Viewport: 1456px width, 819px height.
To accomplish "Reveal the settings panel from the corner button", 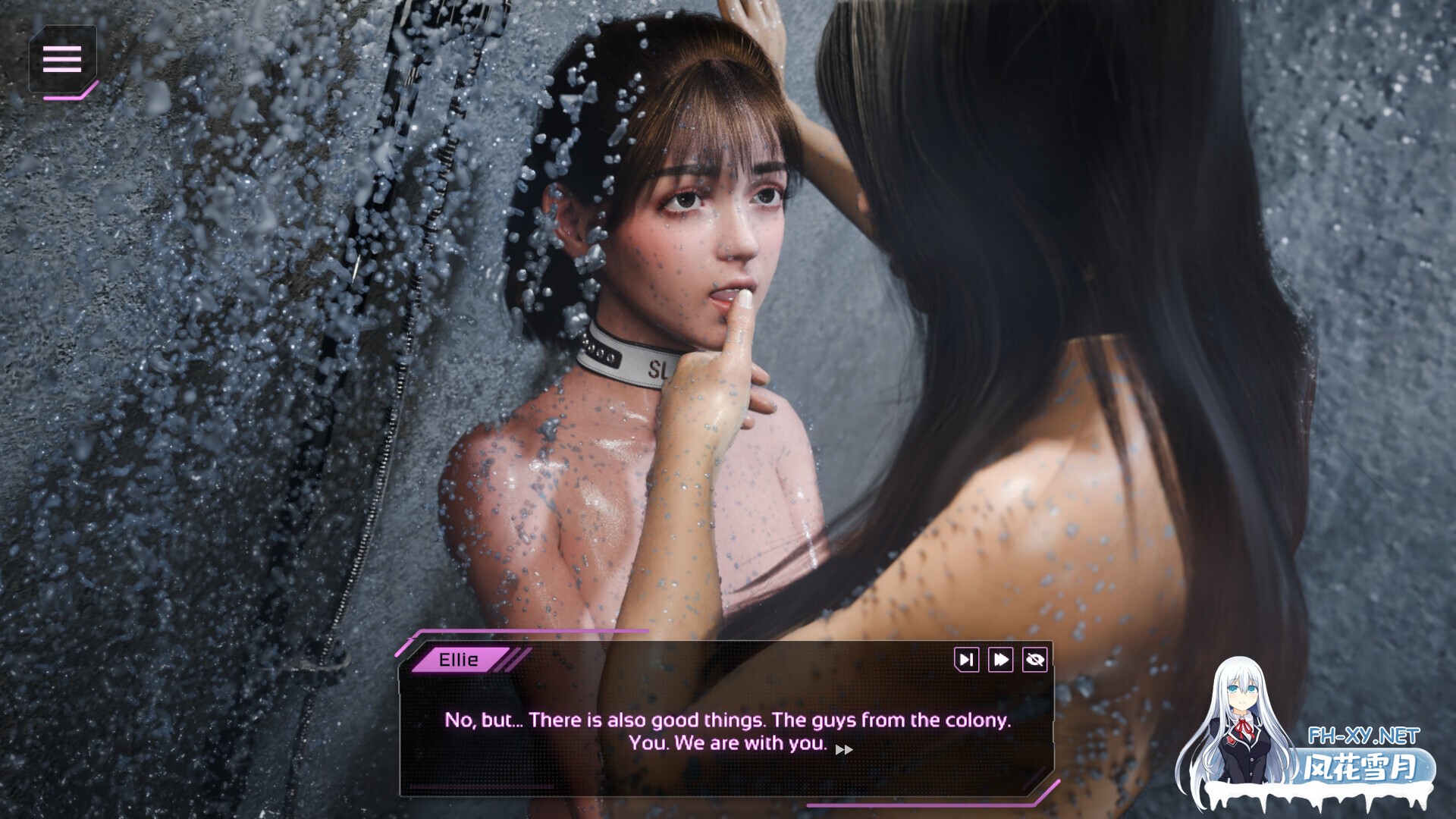I will (x=64, y=58).
